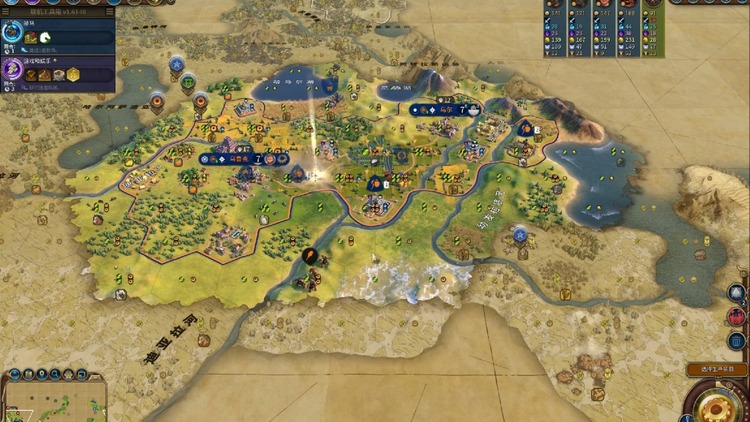
Task: Open the civics panel with the purple culture icon
Action: point(14,70)
